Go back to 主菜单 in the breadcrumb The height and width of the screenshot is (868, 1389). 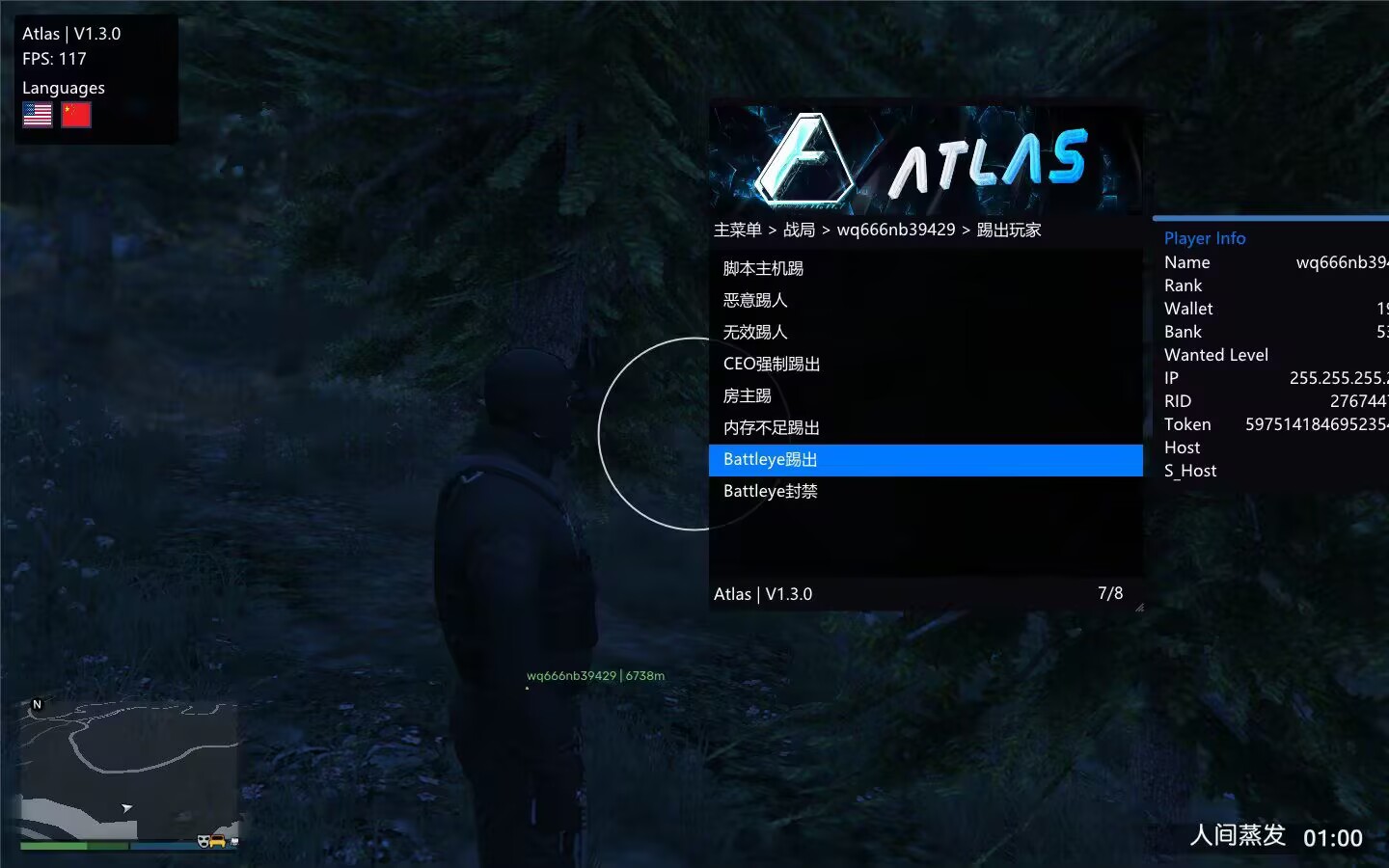point(738,230)
